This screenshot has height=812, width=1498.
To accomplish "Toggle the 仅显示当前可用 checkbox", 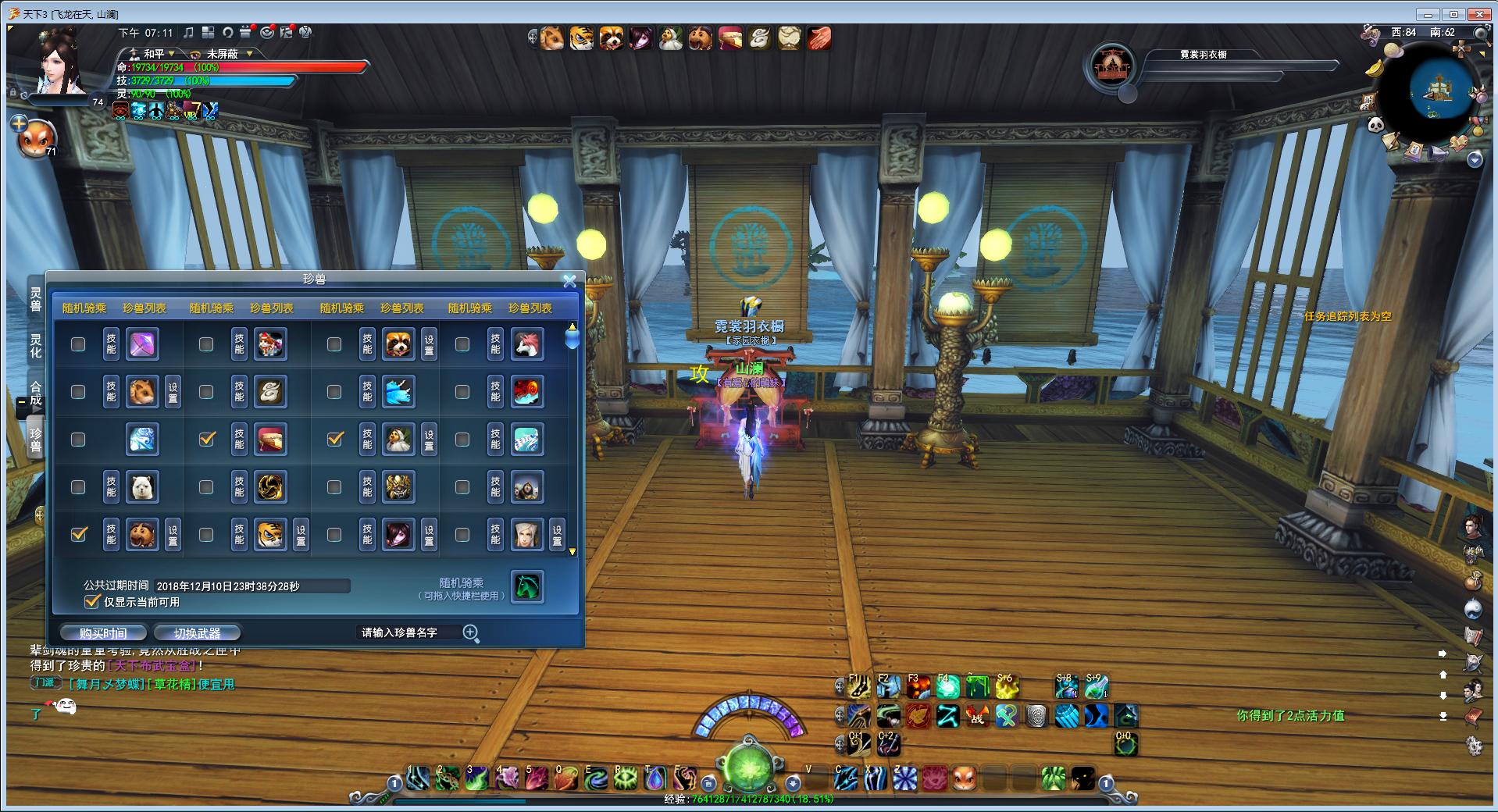I will point(92,601).
